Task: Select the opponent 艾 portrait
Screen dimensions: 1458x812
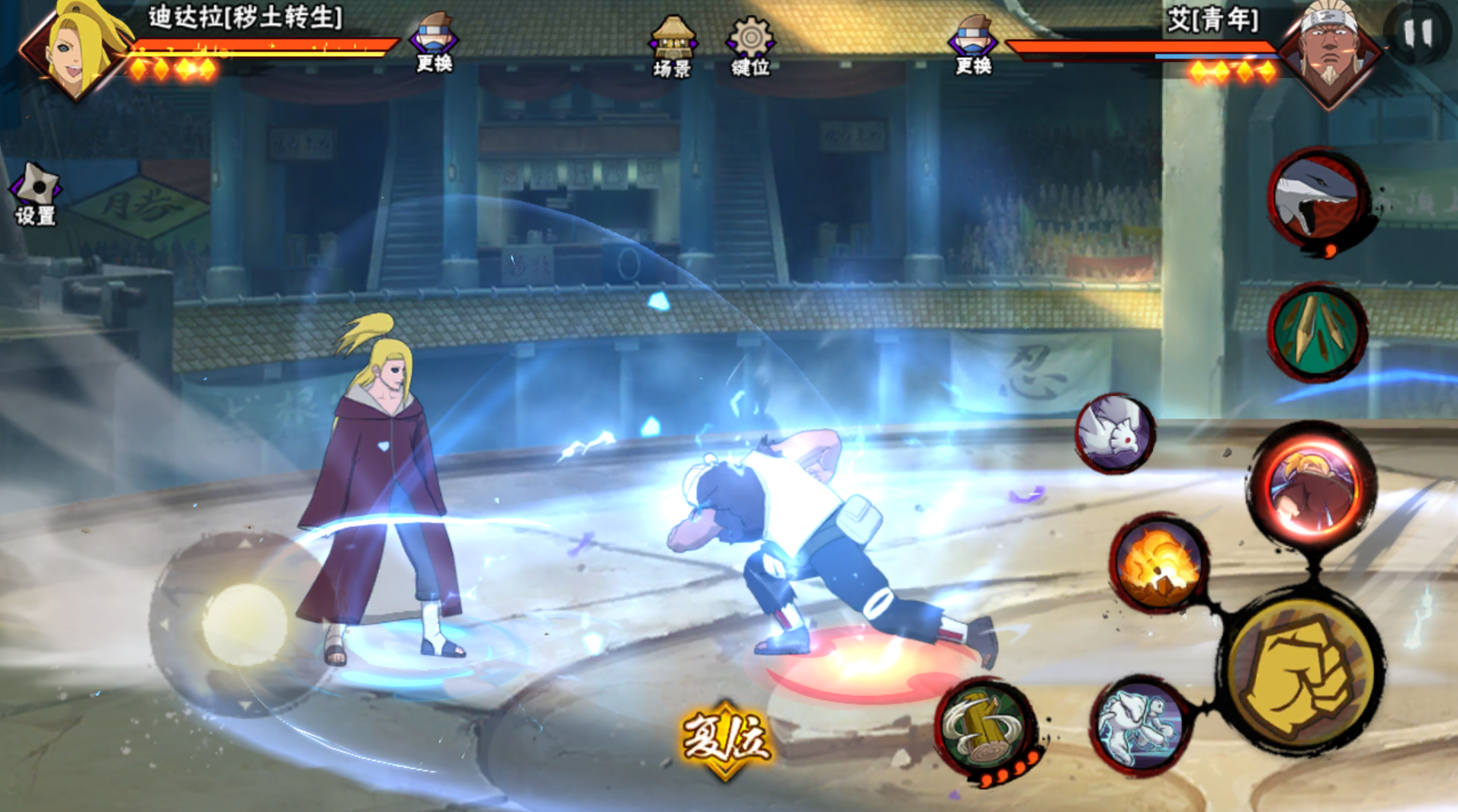Action: tap(1329, 53)
